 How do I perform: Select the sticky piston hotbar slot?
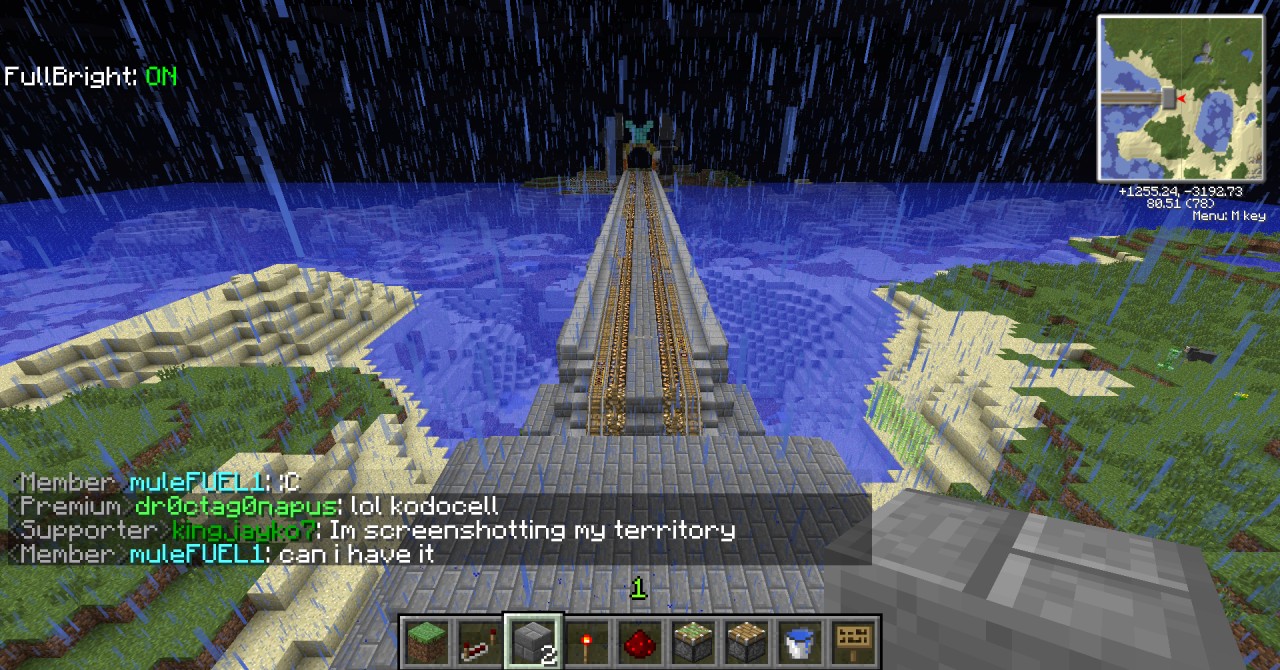tap(694, 642)
